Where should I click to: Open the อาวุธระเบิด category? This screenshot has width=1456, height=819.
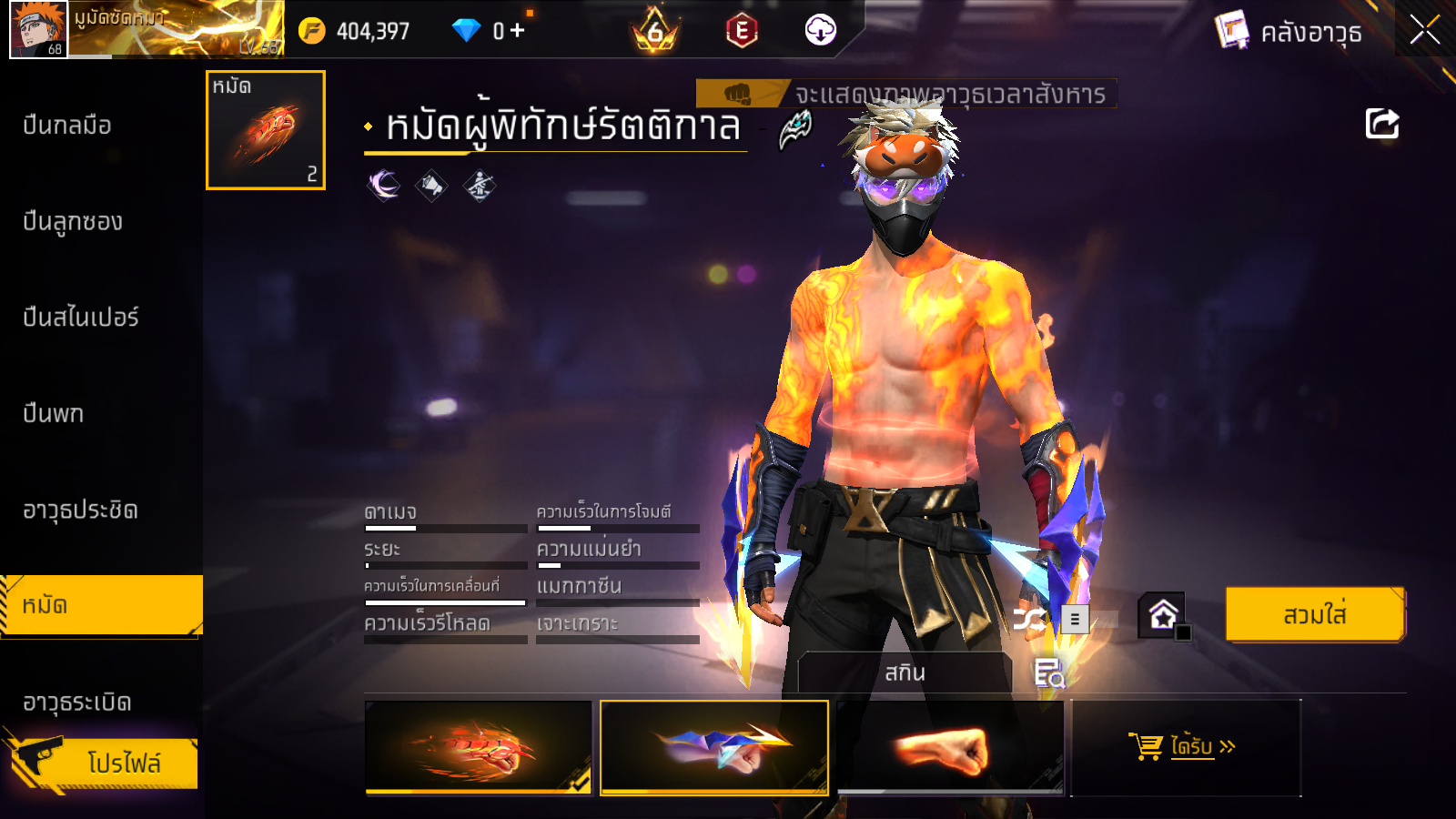tap(77, 703)
